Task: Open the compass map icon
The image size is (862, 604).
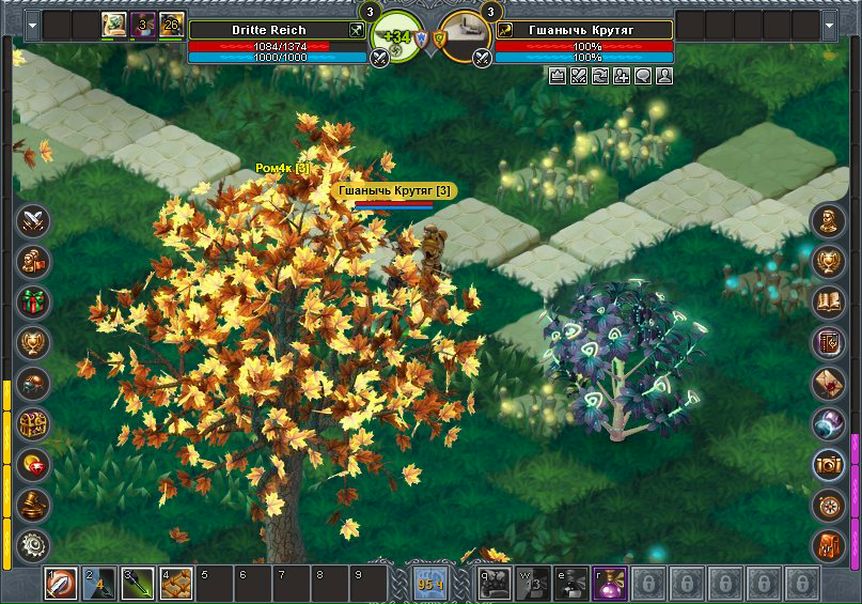Action: [828, 504]
